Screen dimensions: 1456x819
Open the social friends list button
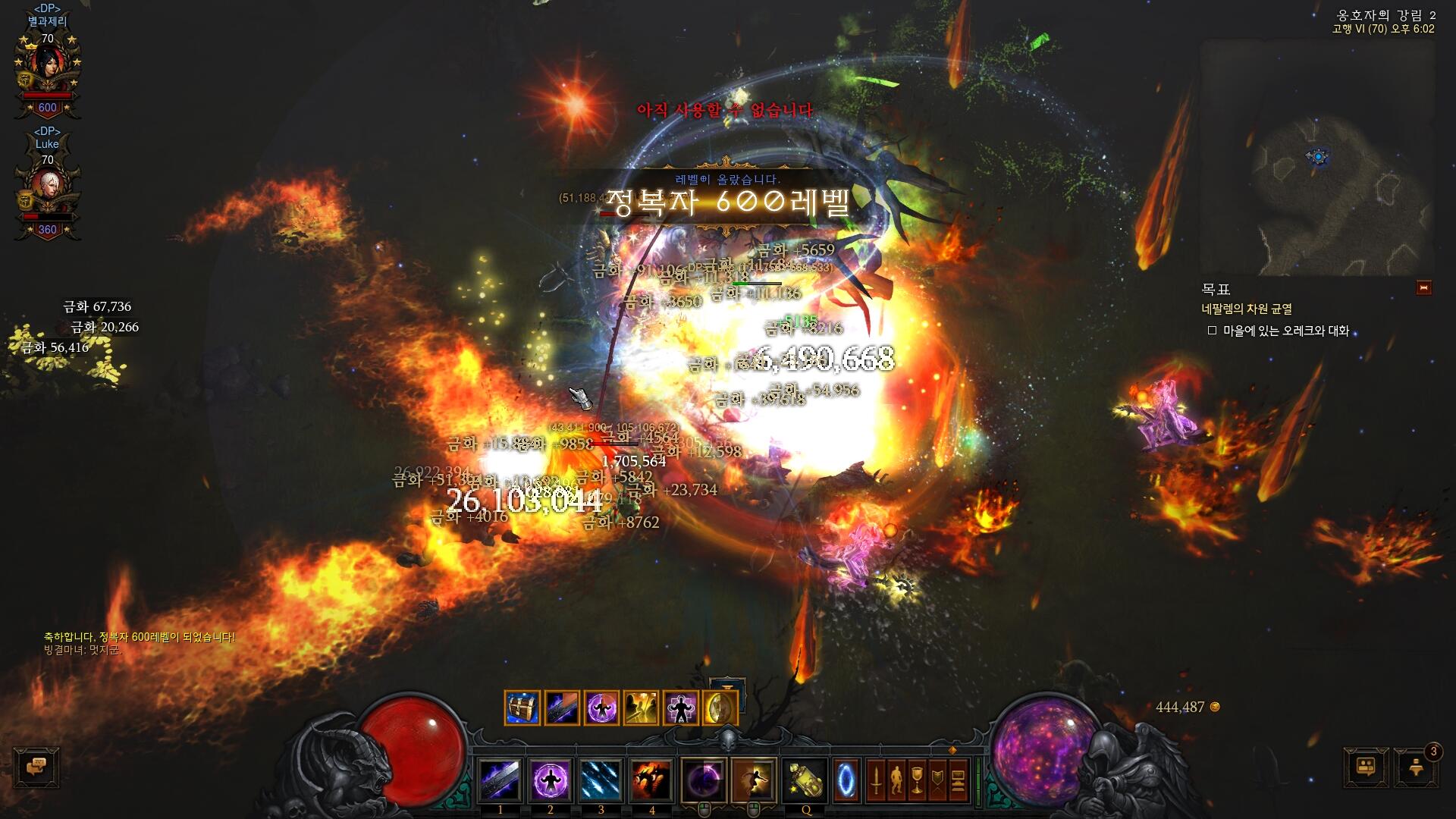pos(1366,767)
